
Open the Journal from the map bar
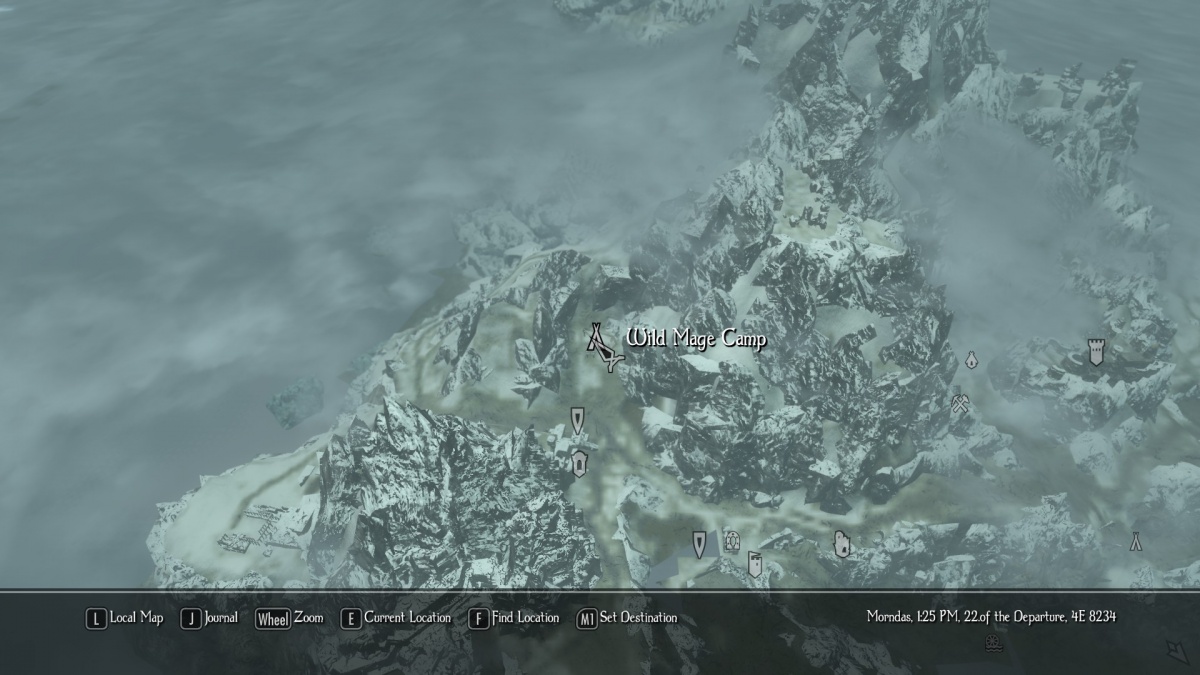211,618
